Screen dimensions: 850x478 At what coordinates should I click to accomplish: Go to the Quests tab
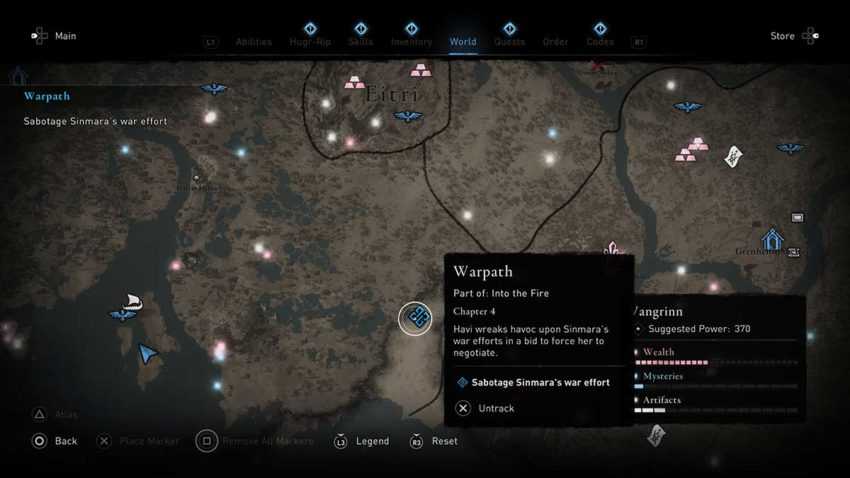point(509,41)
